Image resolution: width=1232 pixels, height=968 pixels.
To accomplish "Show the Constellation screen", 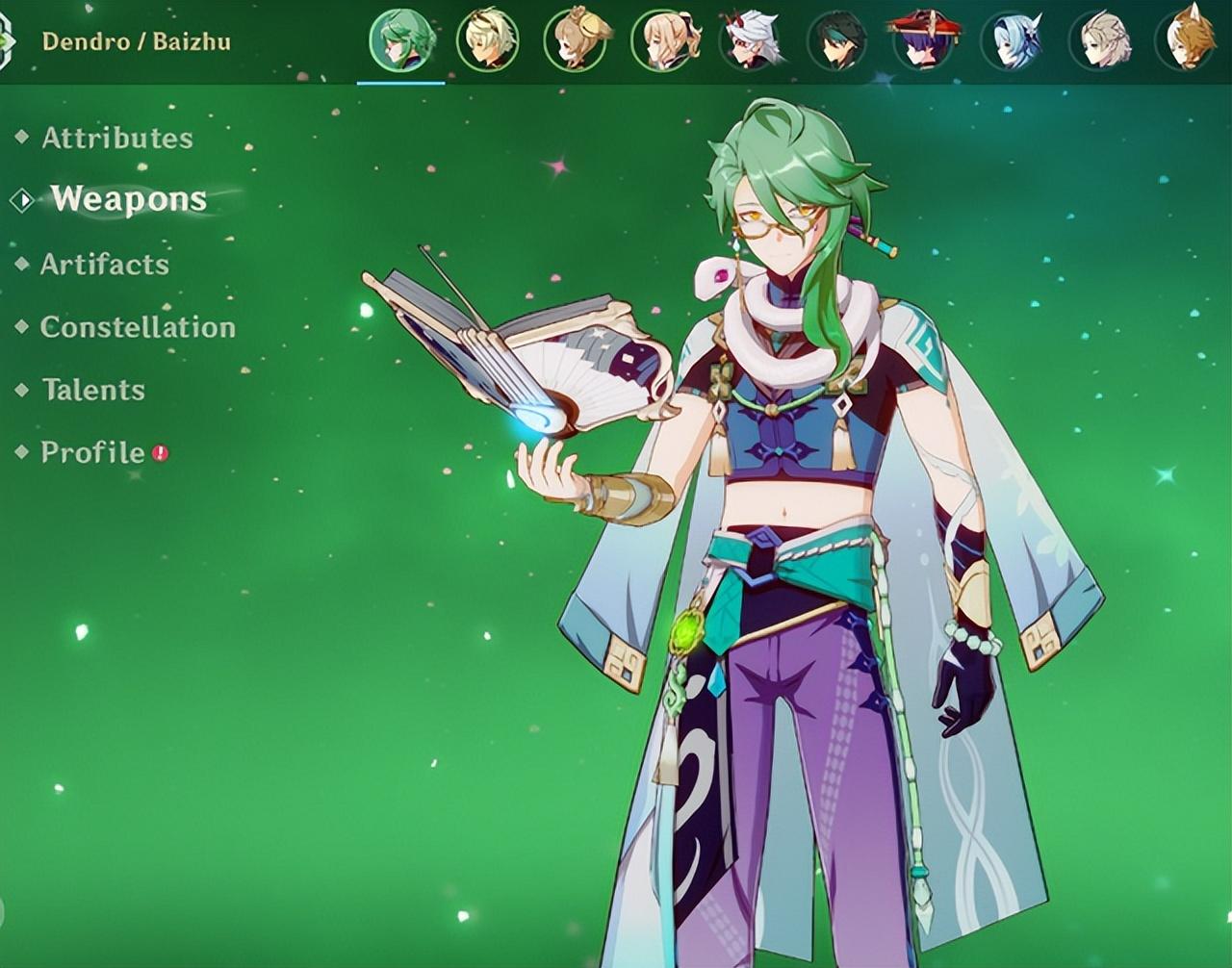I will pos(138,327).
